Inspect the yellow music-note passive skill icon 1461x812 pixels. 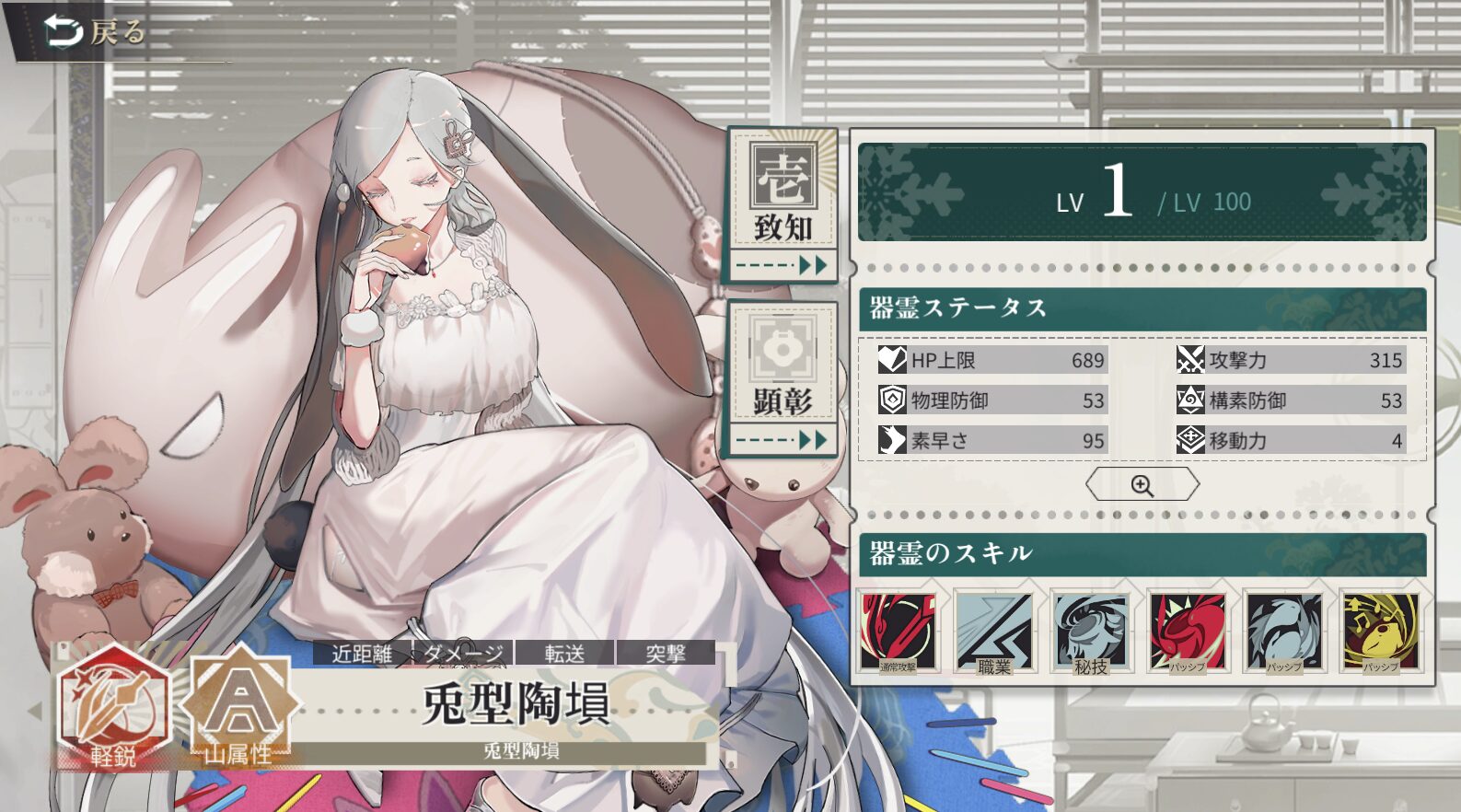click(1380, 632)
